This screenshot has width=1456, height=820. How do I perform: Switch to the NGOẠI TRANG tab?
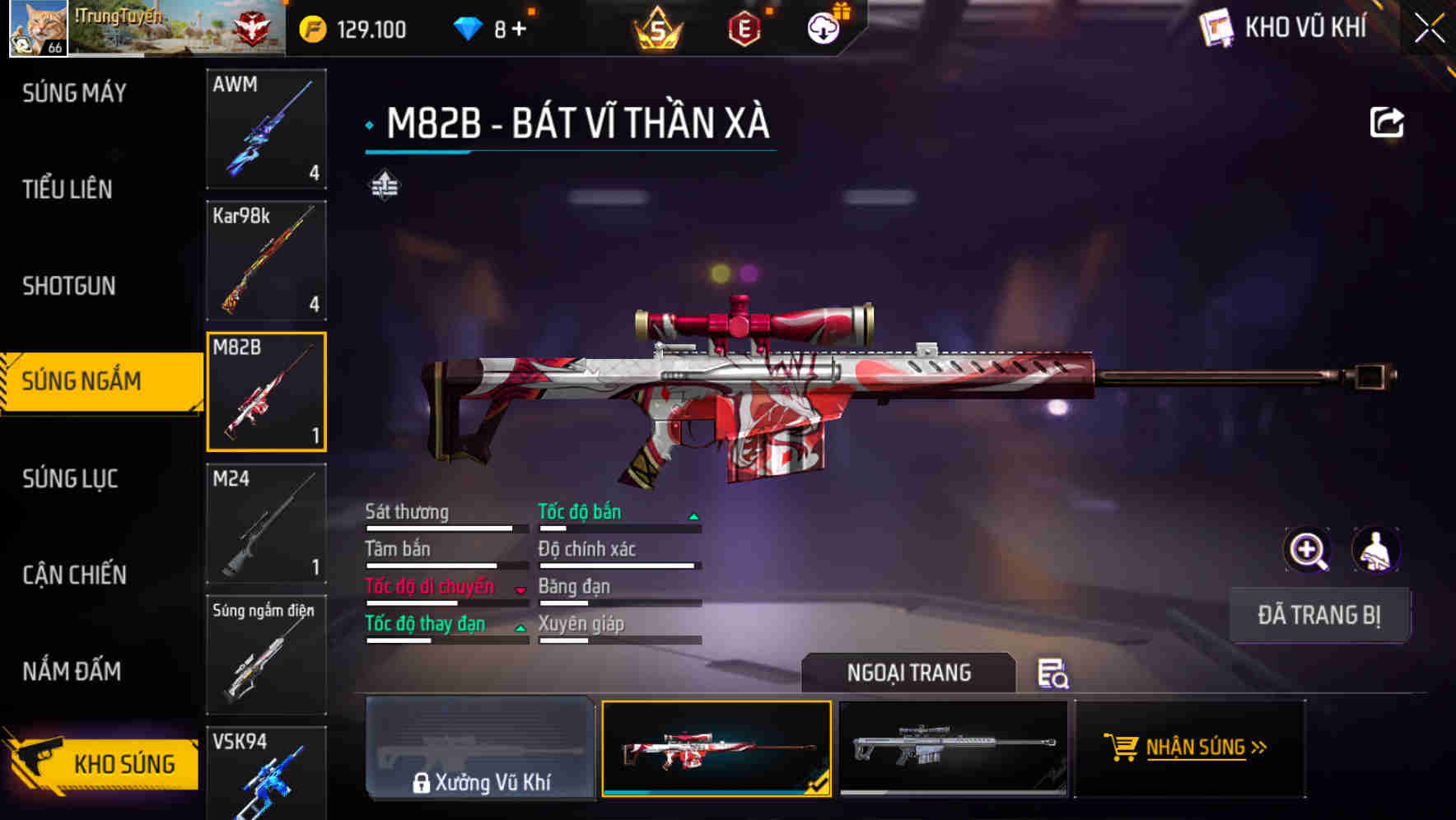point(909,673)
